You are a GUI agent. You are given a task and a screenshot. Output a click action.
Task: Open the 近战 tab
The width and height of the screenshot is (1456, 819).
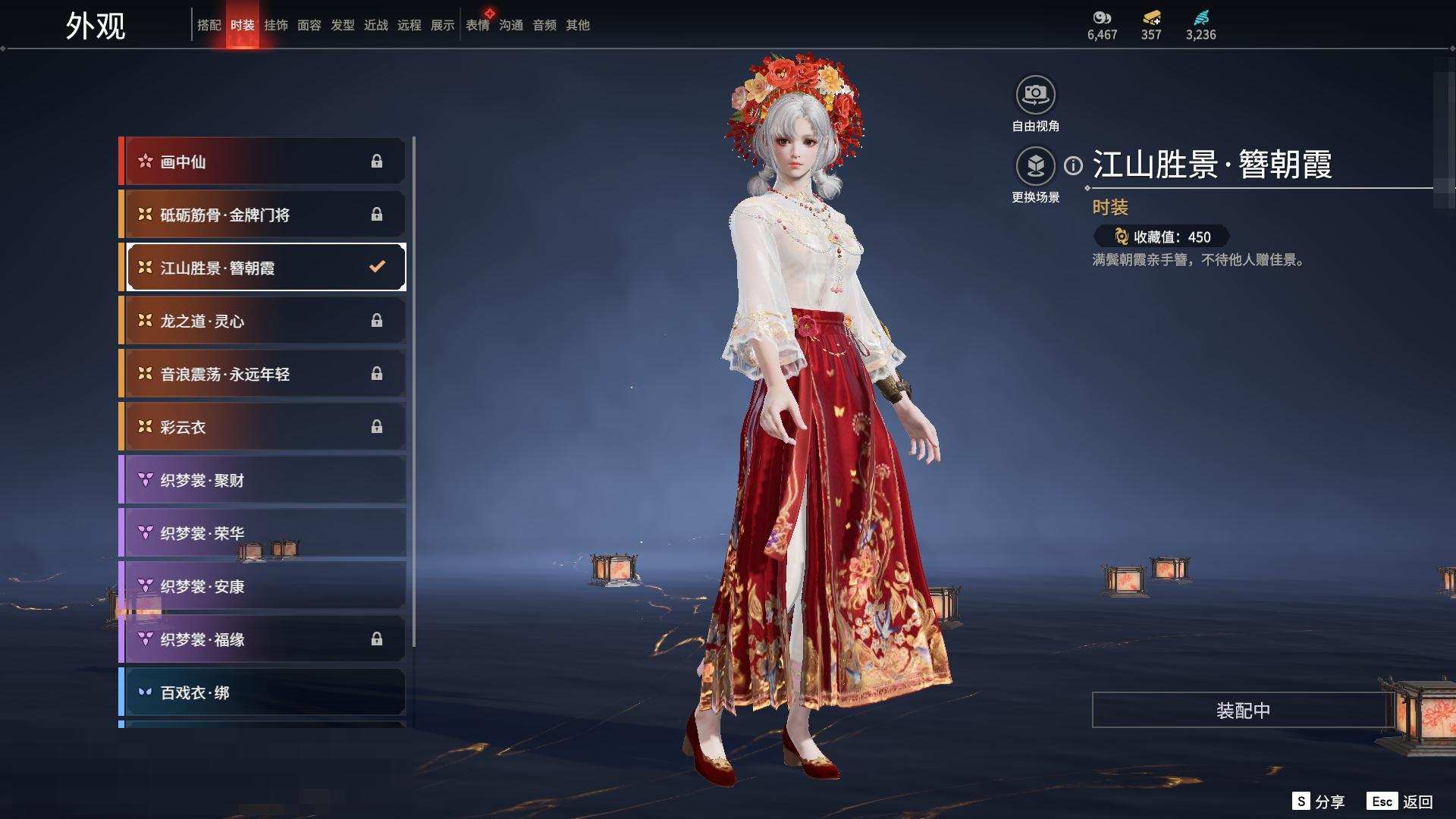click(x=375, y=25)
